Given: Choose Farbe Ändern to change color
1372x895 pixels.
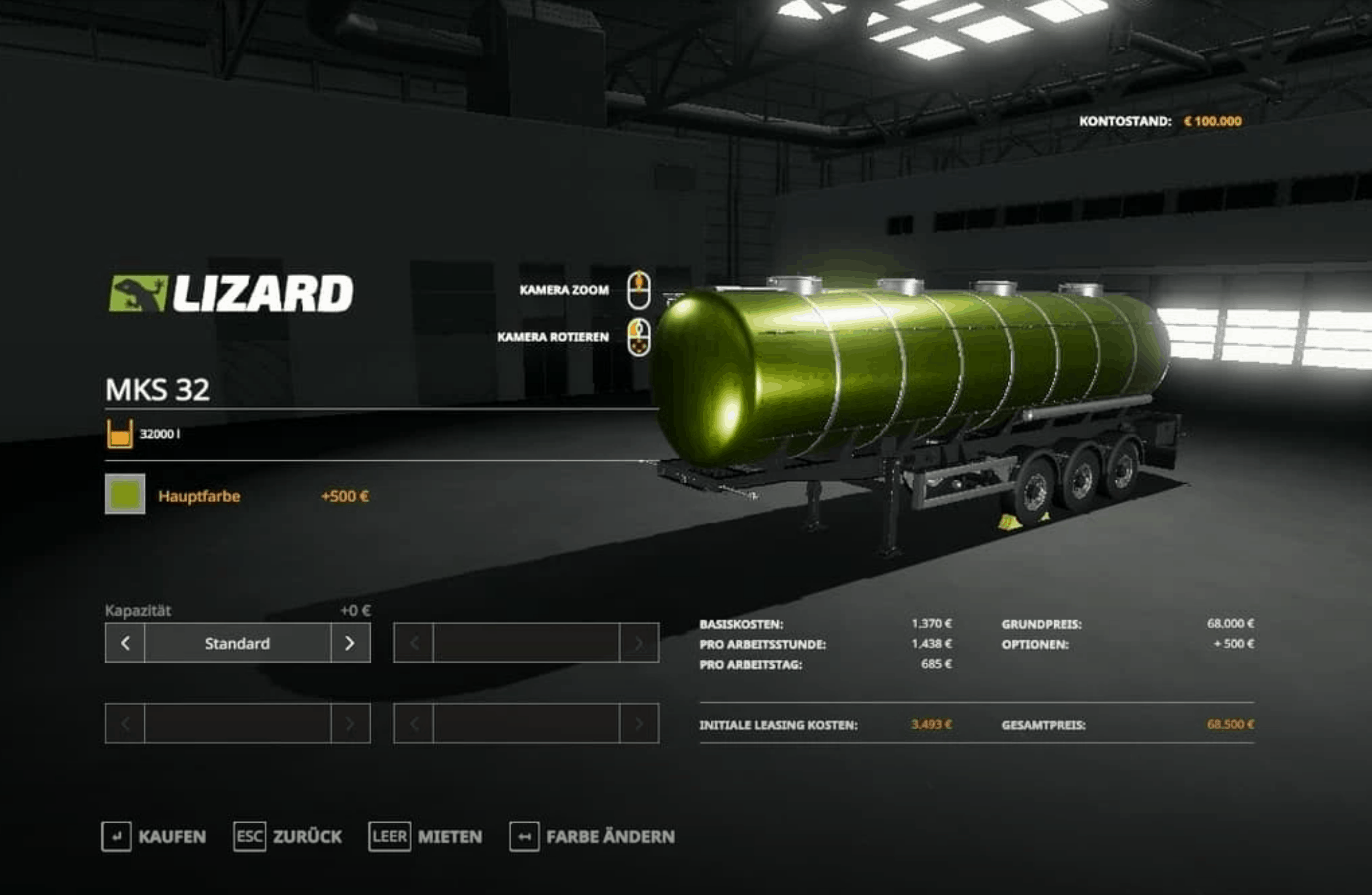Looking at the screenshot, I should pos(592,837).
